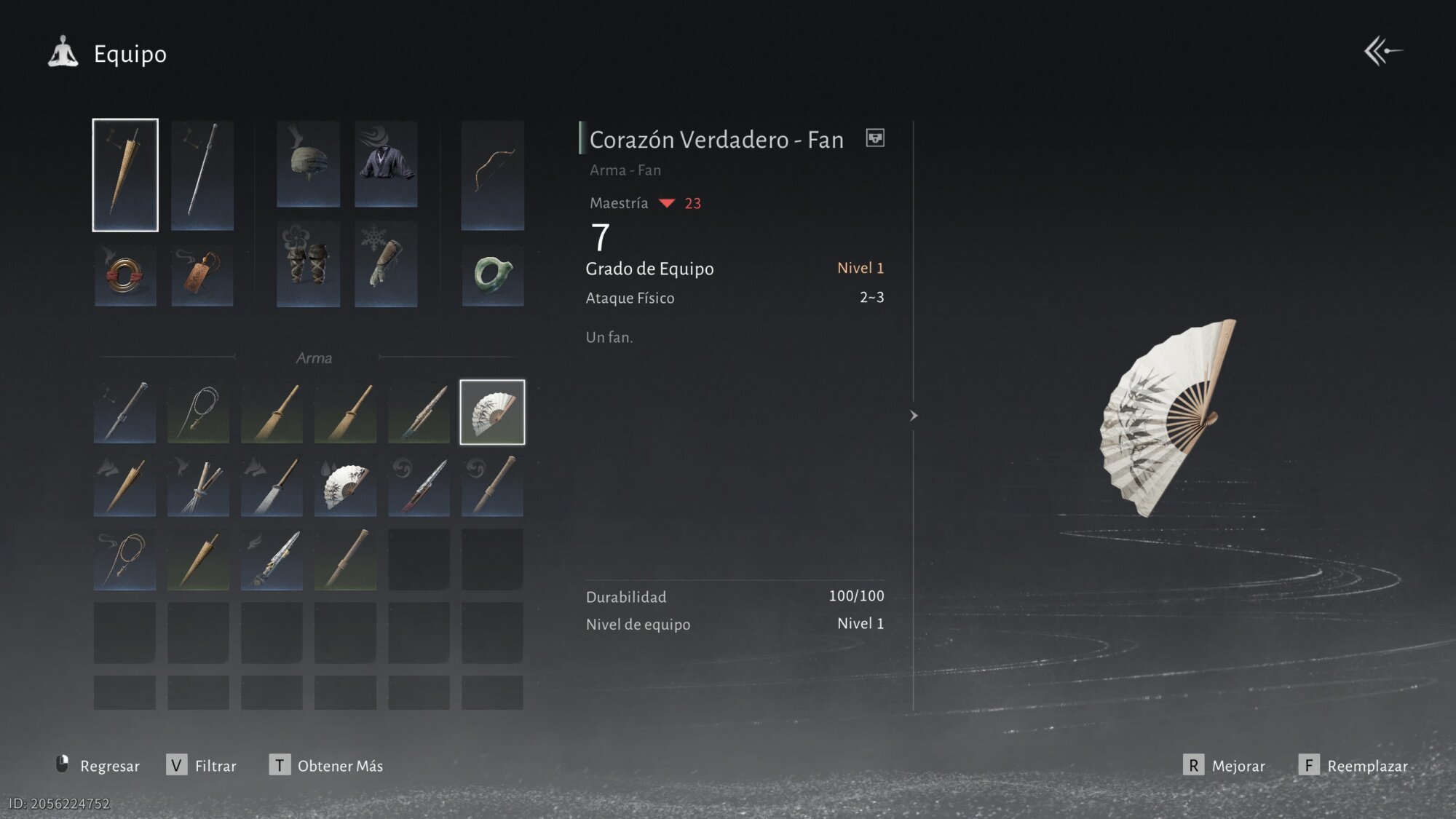Open the equipped boots slot

(x=308, y=264)
